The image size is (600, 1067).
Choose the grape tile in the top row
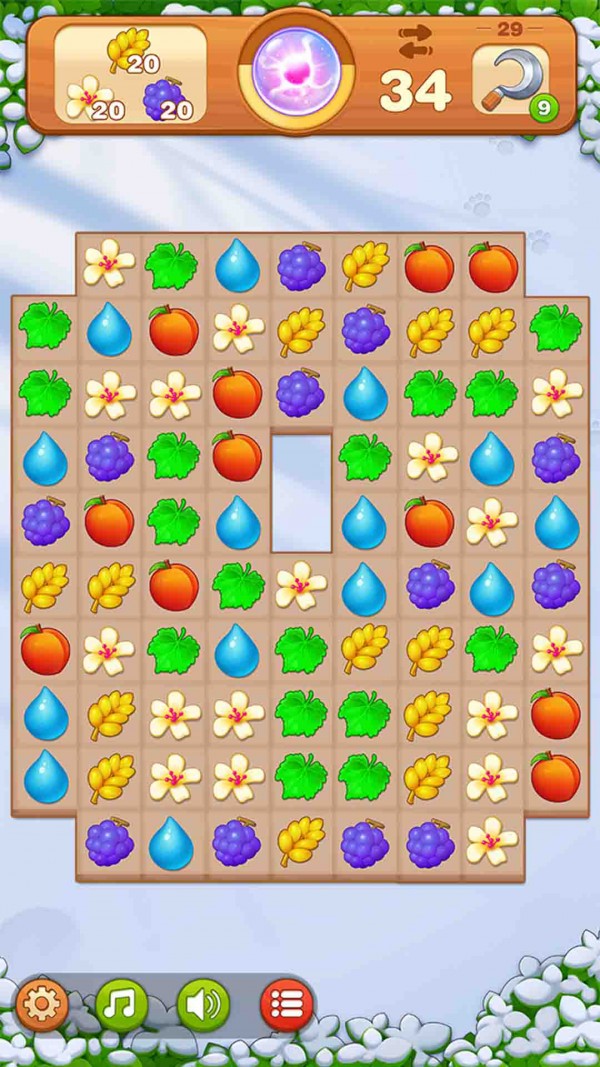(301, 266)
